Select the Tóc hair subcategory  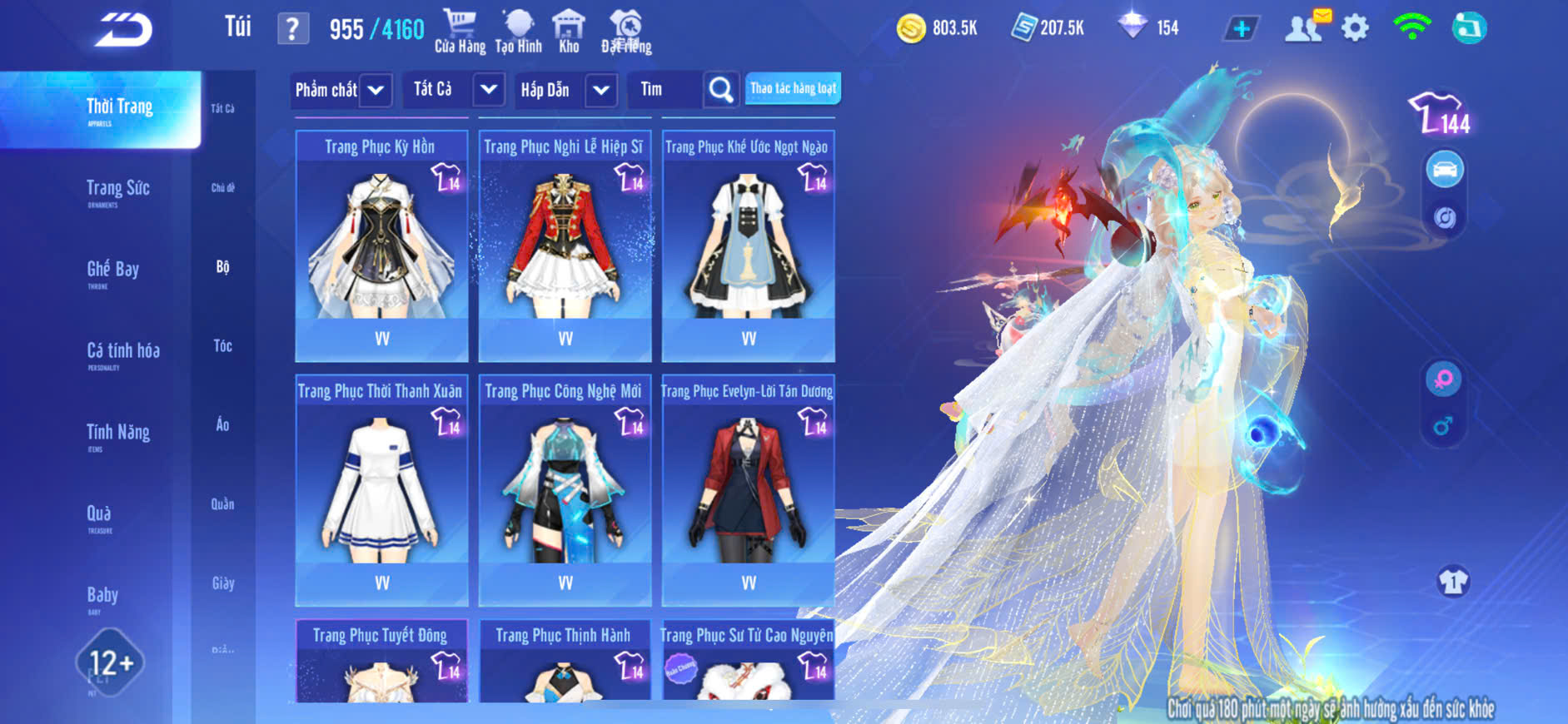222,346
